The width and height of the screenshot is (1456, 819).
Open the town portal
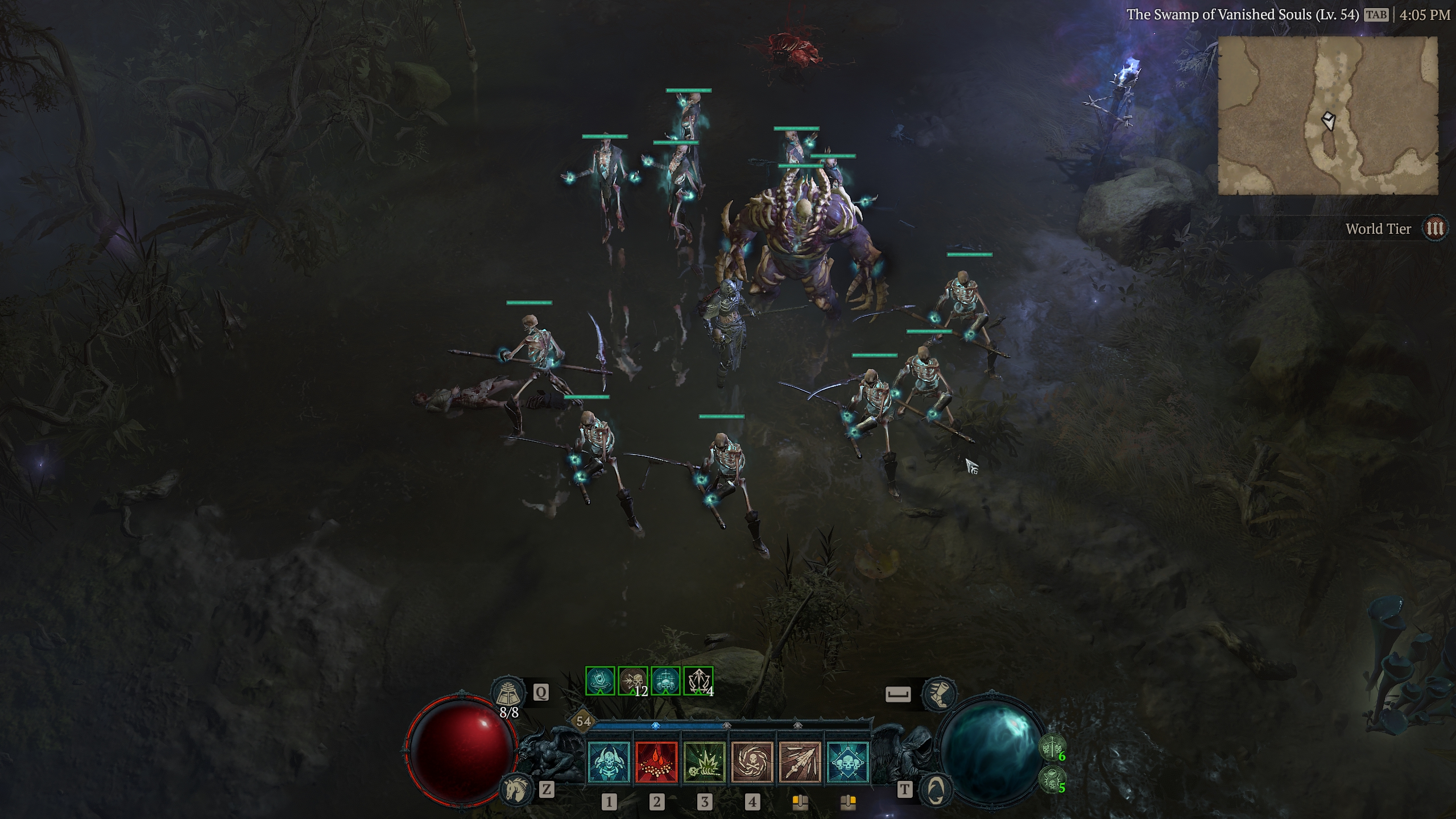point(936,789)
